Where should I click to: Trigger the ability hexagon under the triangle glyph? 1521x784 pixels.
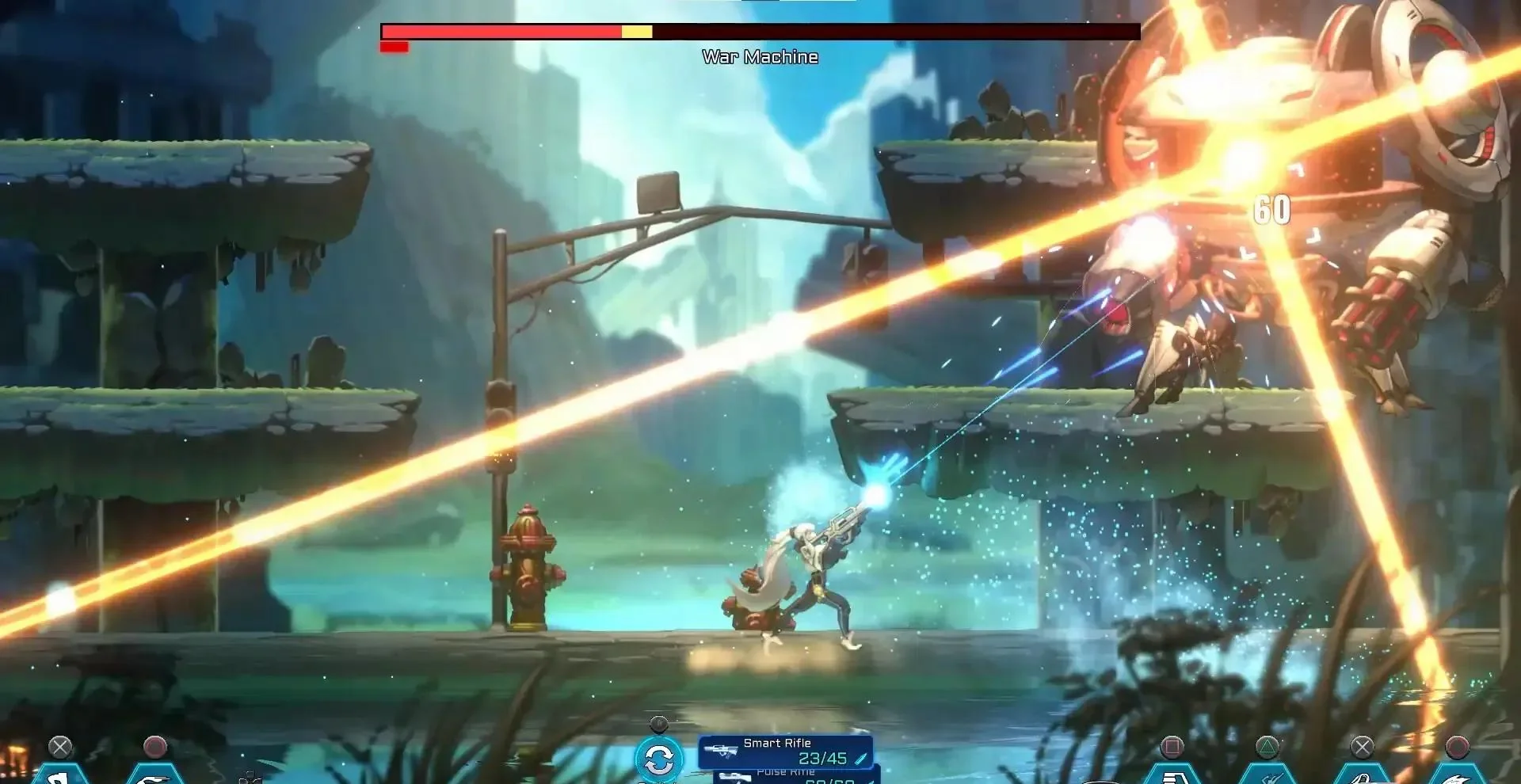pyautogui.click(x=1267, y=775)
